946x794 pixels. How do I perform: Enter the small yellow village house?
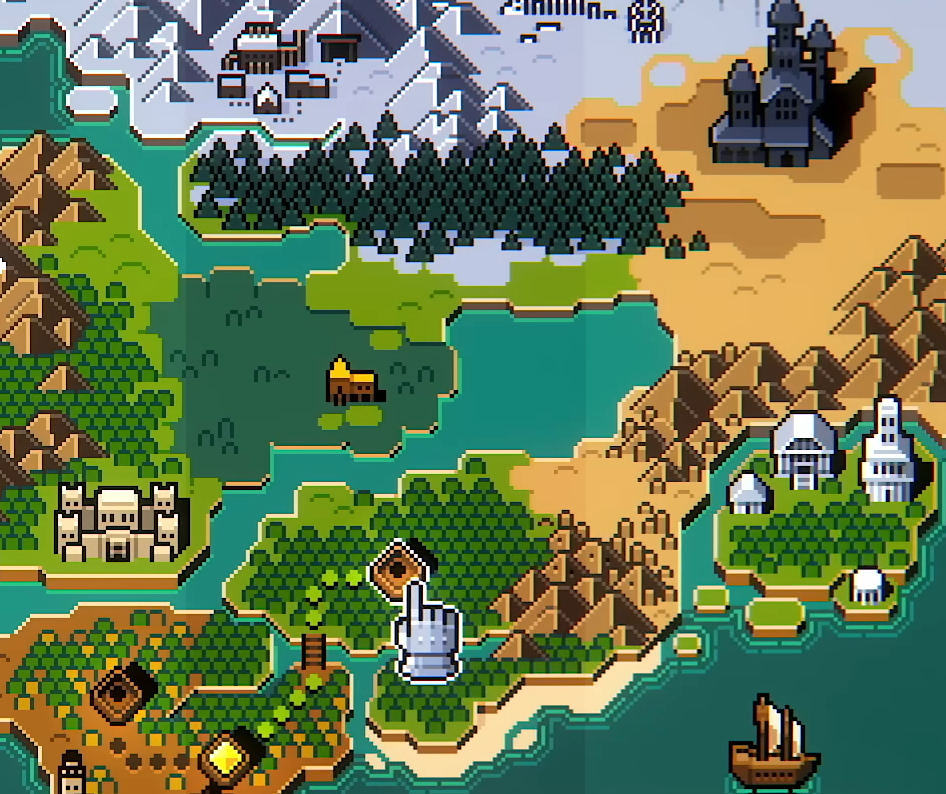click(x=352, y=381)
